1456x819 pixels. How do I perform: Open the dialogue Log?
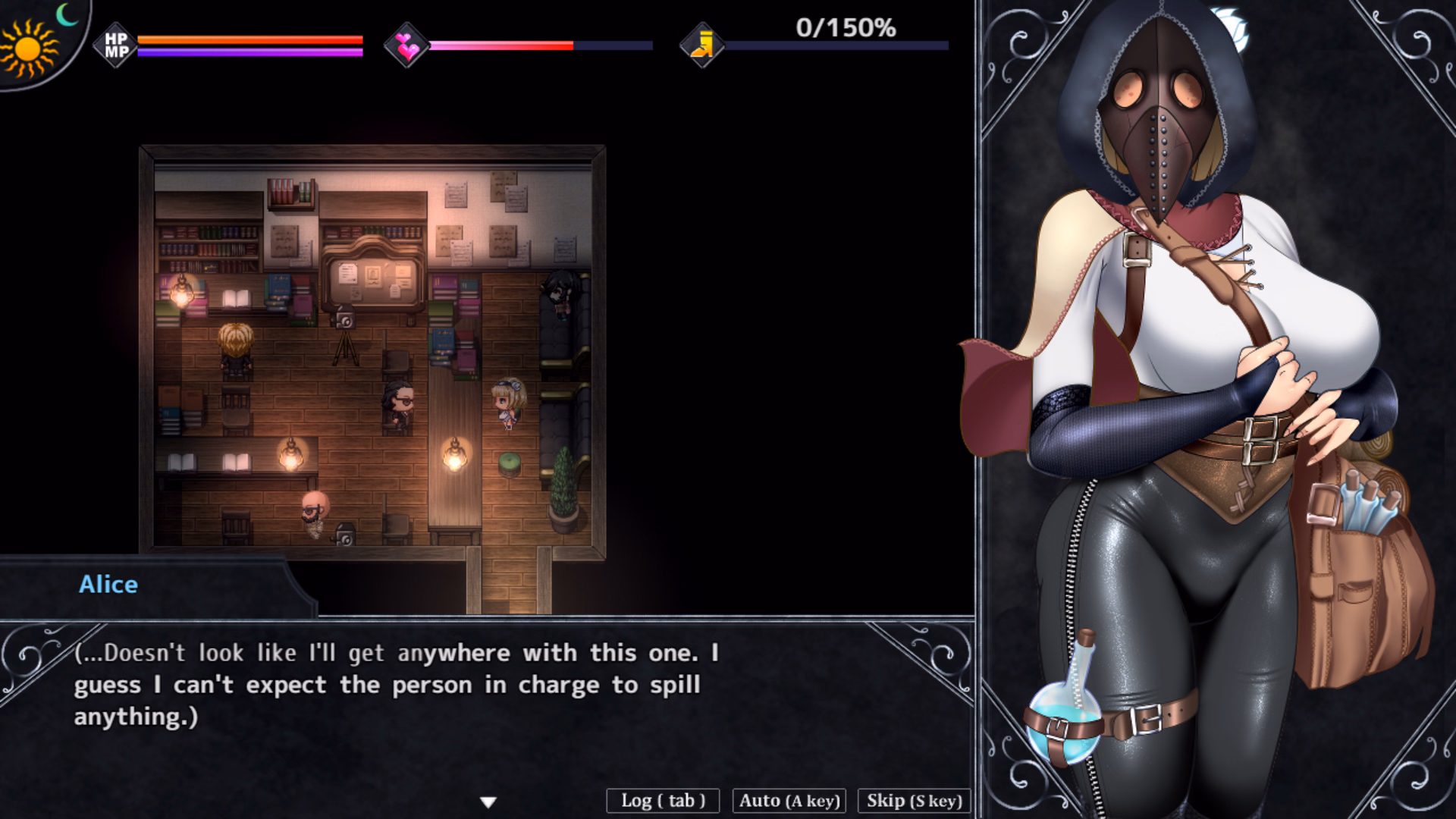tap(663, 801)
